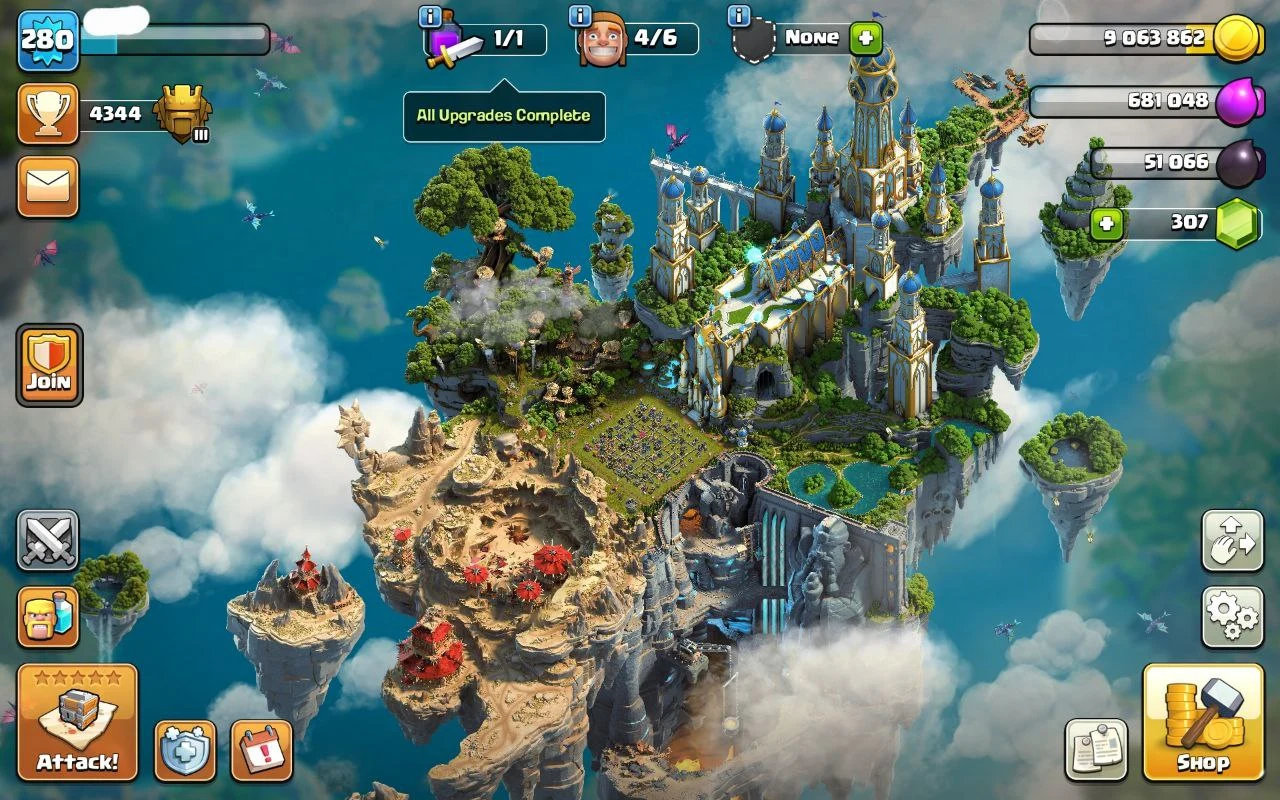Tap the pink elixir drop icon
Screen dimensions: 1280x800
tap(1240, 101)
